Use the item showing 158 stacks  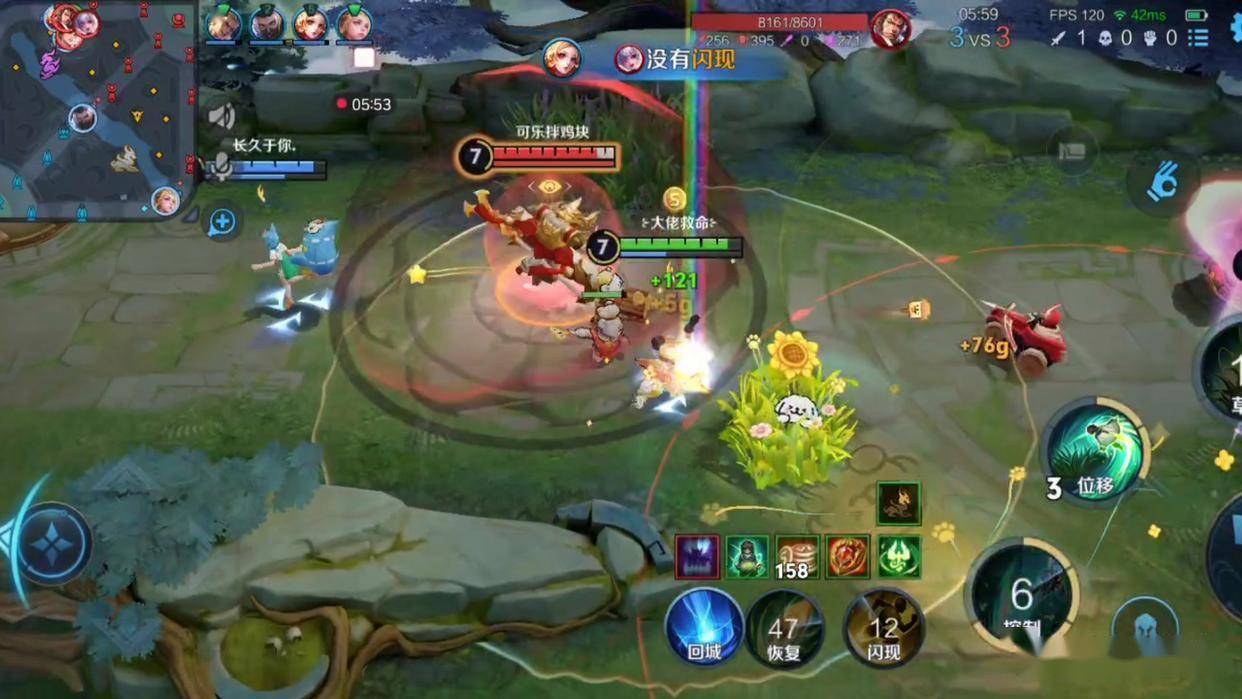pyautogui.click(x=797, y=557)
